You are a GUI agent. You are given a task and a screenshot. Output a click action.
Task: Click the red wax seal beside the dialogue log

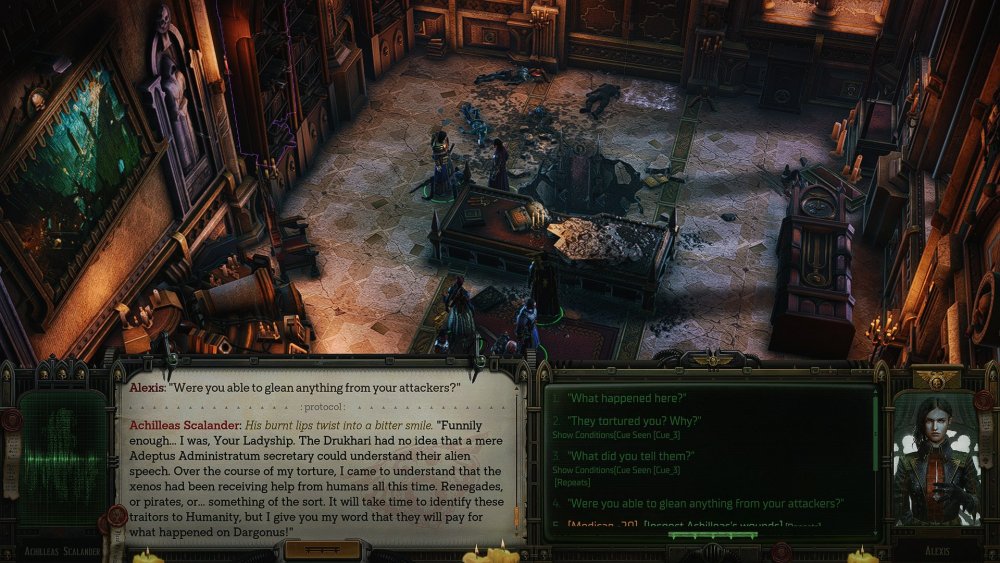coord(115,516)
